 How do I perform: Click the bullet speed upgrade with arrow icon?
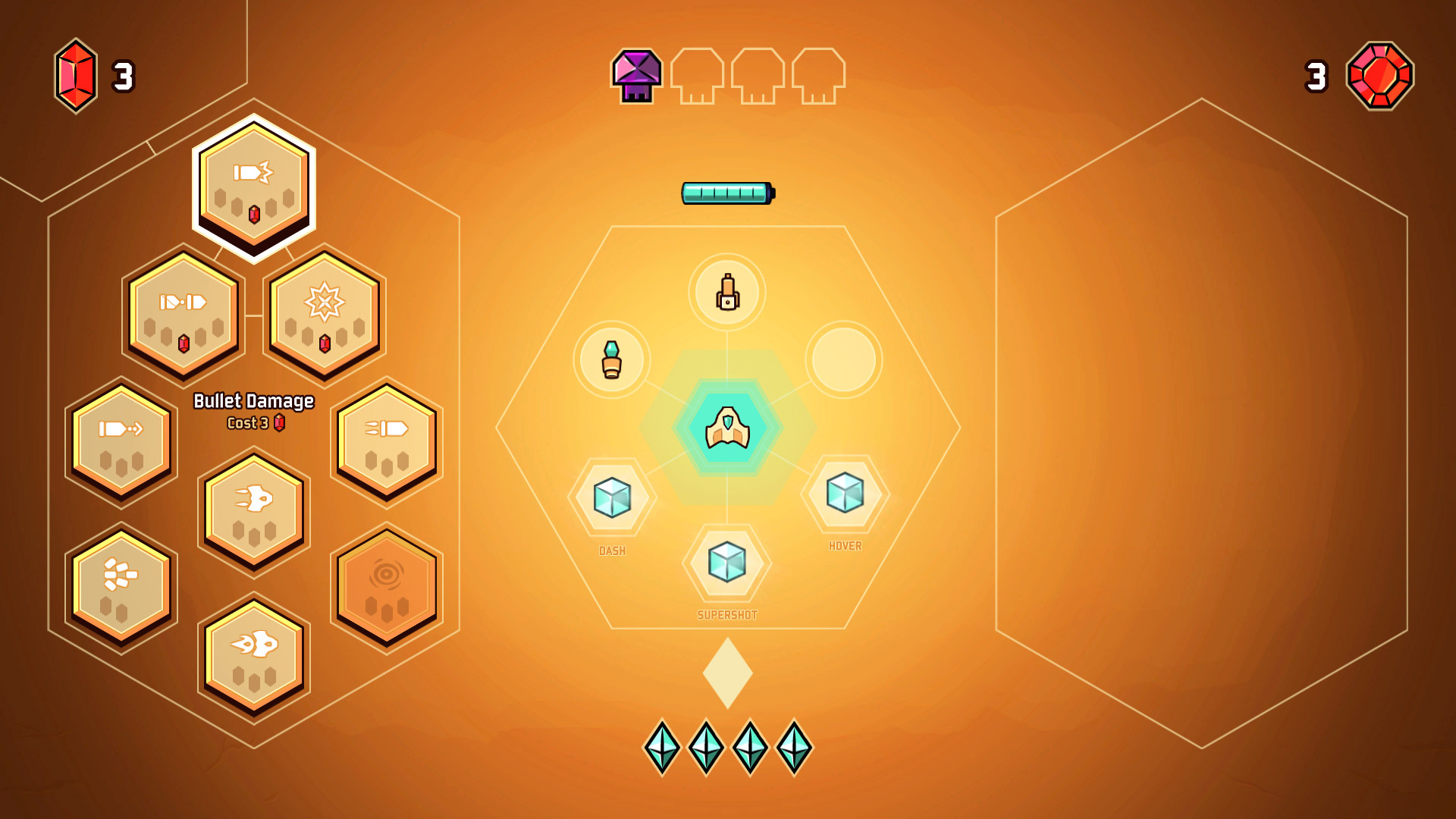[121, 444]
